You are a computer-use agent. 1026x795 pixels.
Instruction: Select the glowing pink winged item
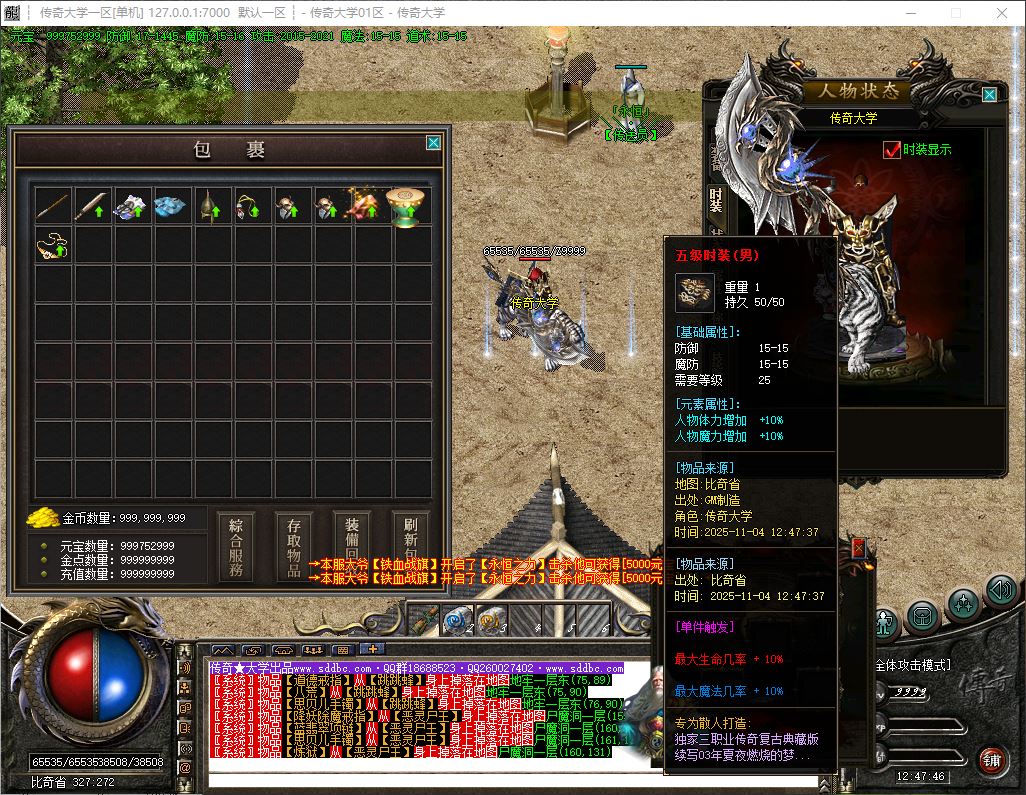[x=366, y=206]
